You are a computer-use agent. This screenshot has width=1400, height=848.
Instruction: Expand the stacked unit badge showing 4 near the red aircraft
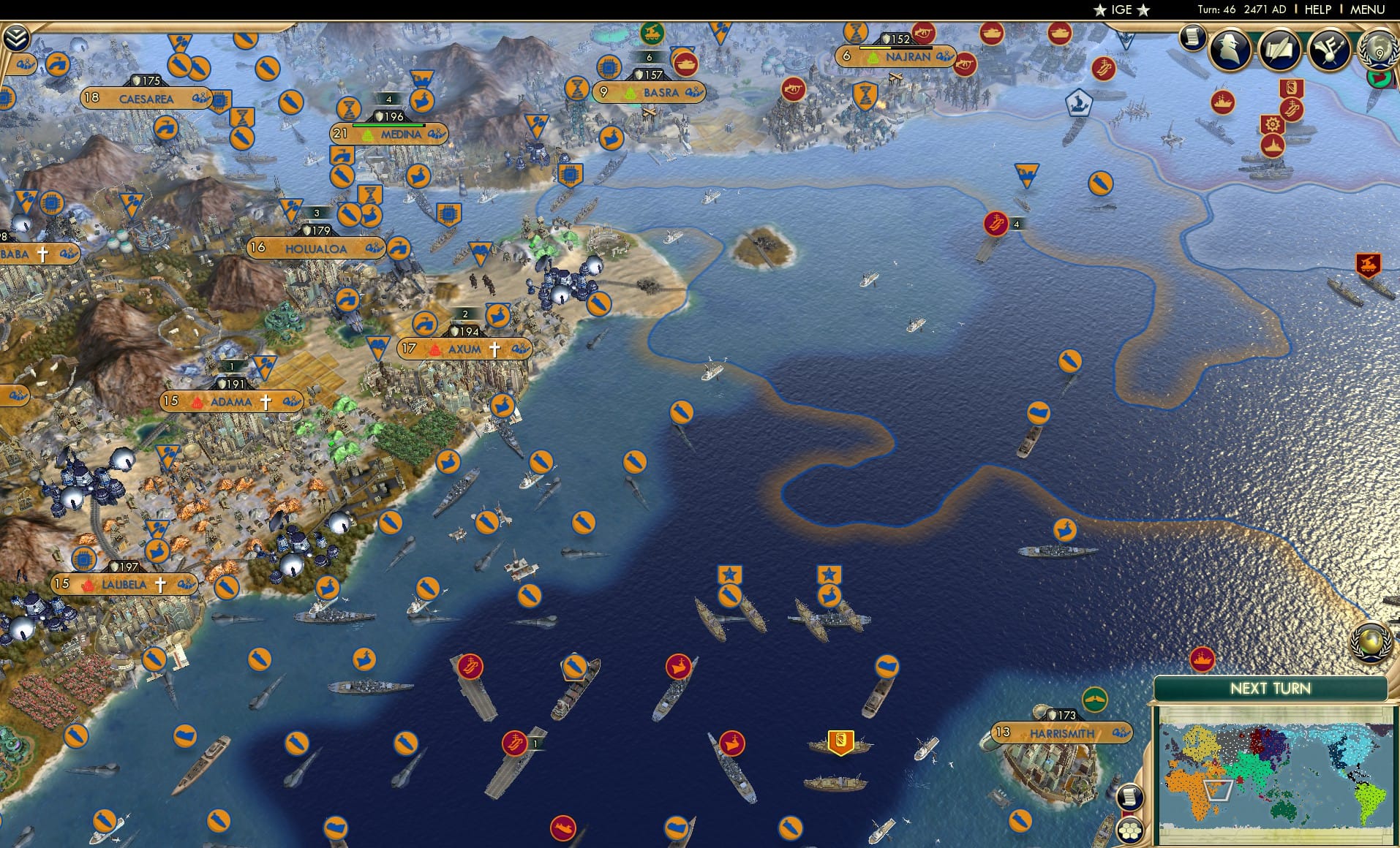click(x=1016, y=225)
